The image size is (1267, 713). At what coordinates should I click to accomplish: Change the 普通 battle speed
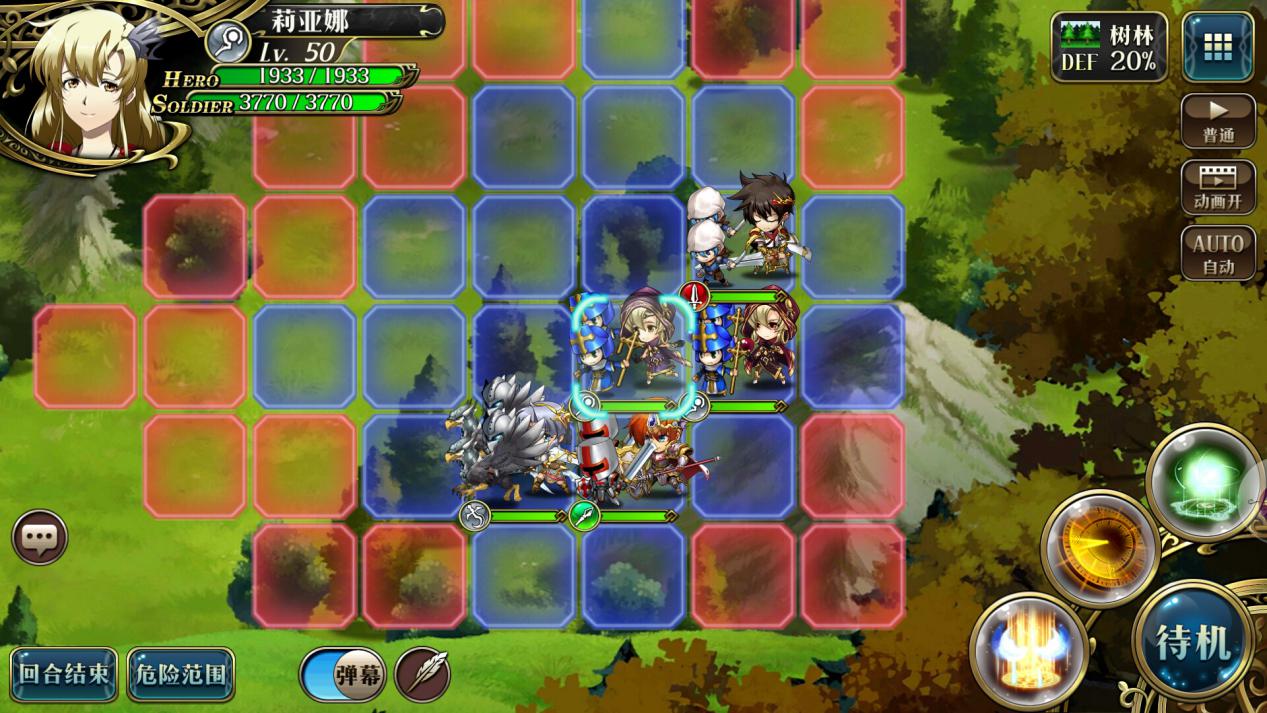point(1217,122)
